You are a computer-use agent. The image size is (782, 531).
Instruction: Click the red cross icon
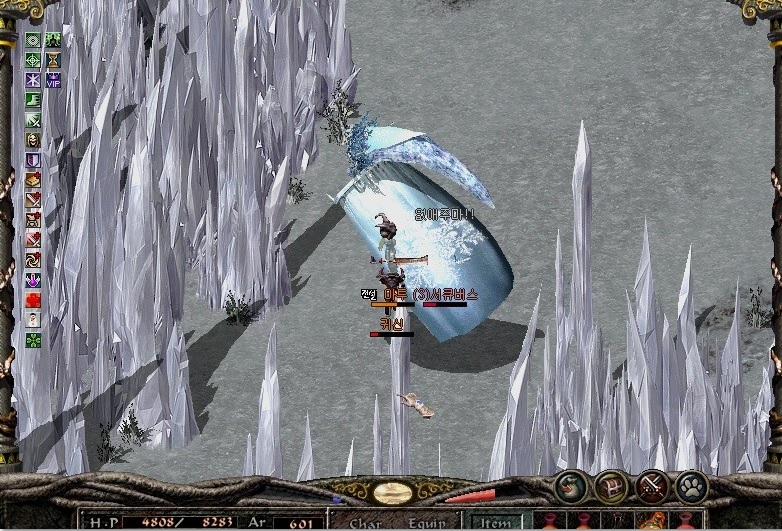click(x=33, y=300)
